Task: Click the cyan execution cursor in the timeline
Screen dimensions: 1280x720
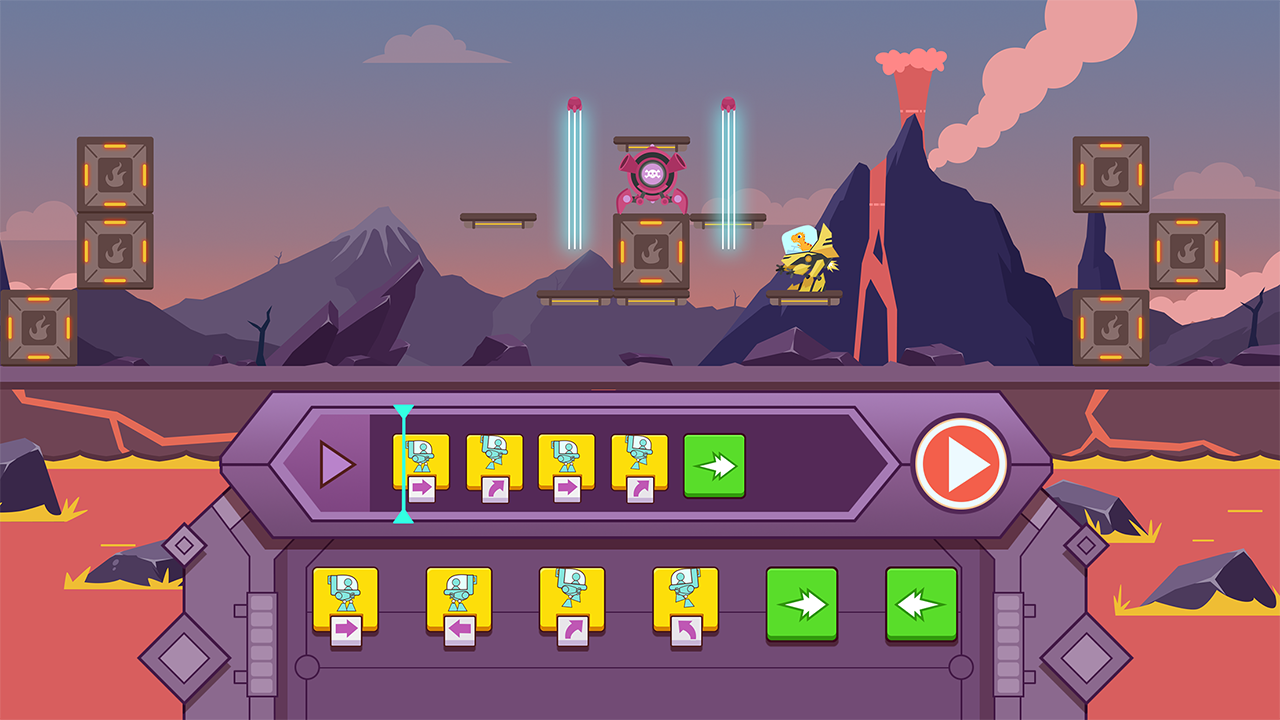Action: [x=402, y=463]
